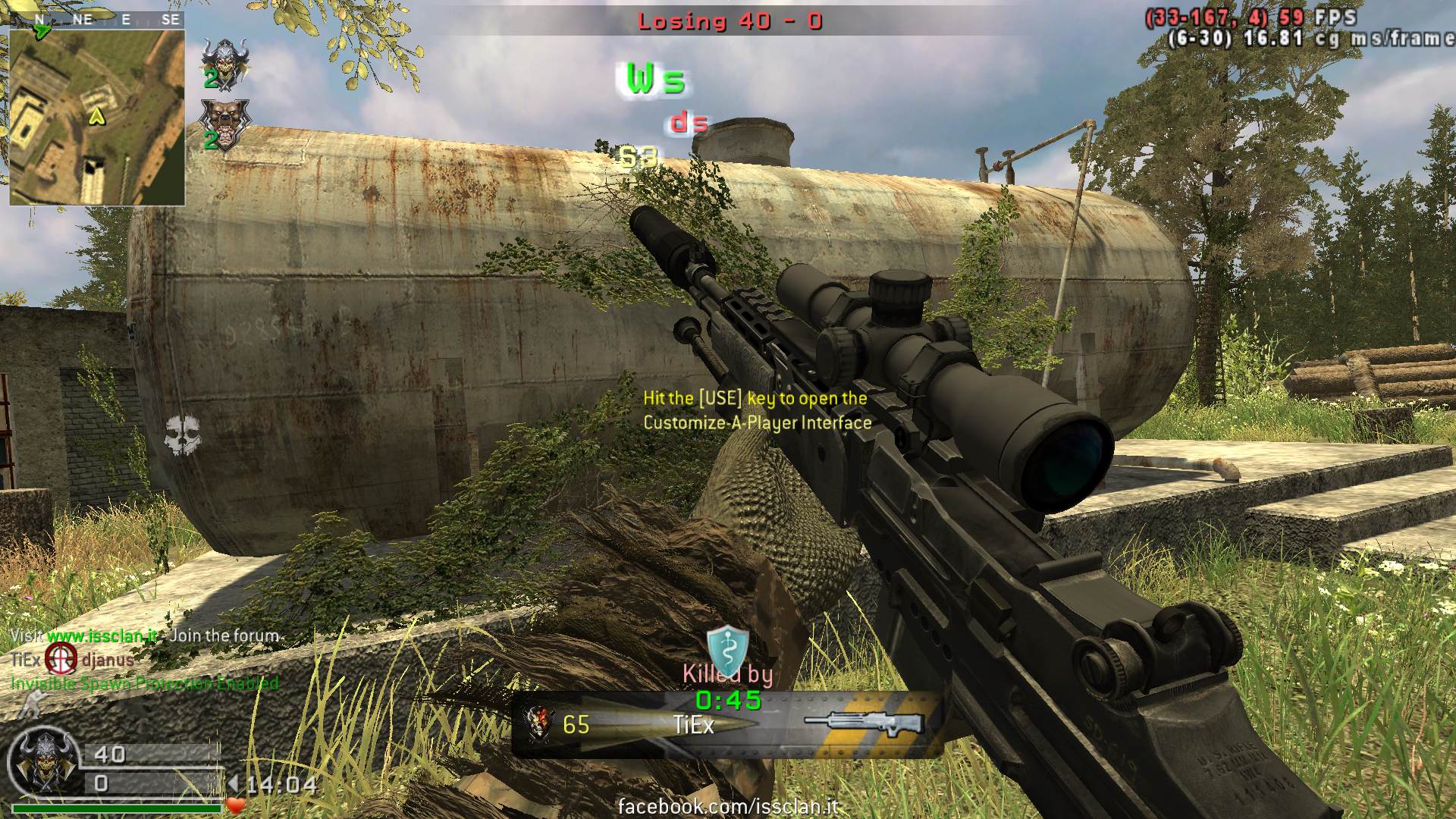Open the www.issclan.it link in chat

[102, 635]
